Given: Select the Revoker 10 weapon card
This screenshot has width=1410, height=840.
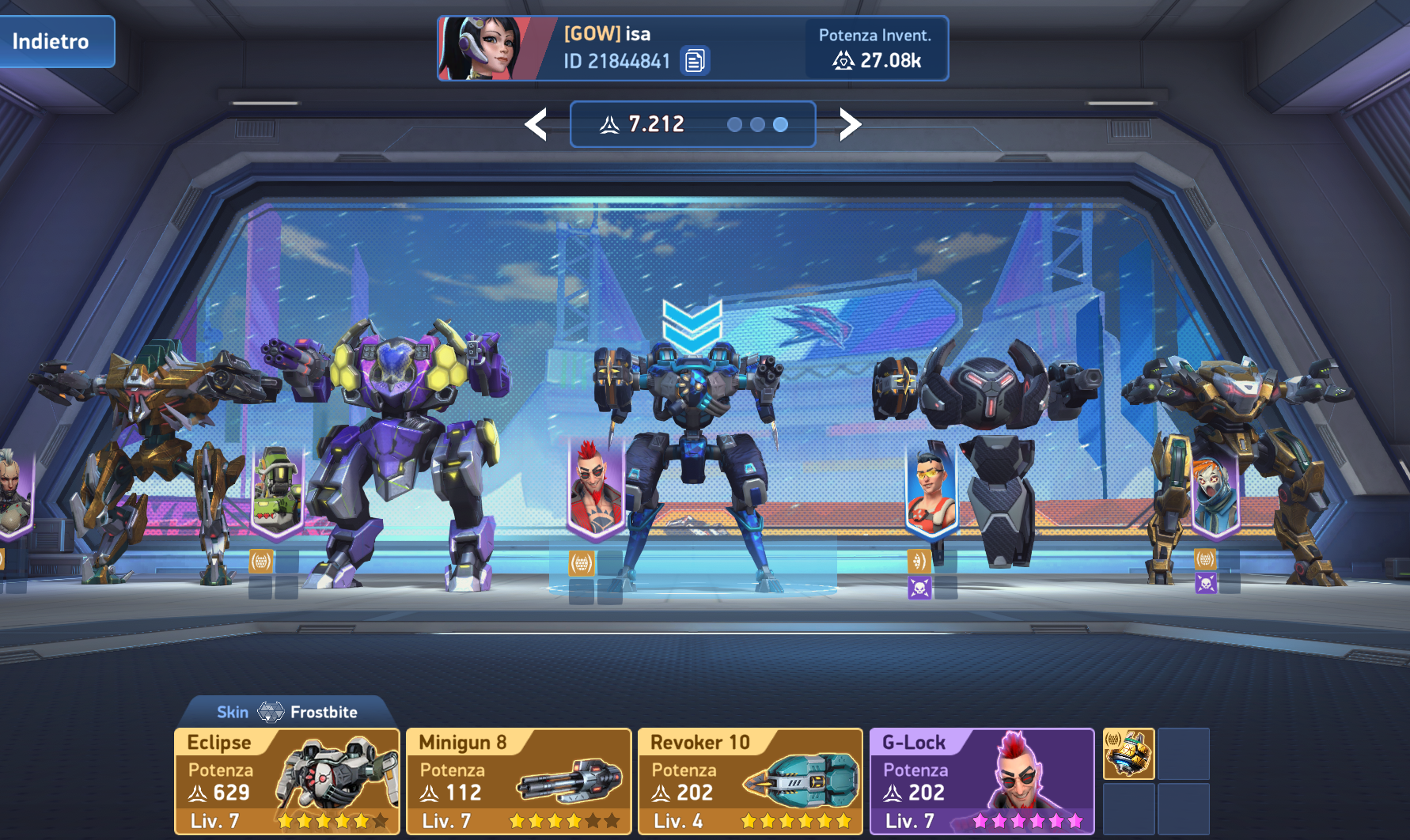Looking at the screenshot, I should coord(750,781).
